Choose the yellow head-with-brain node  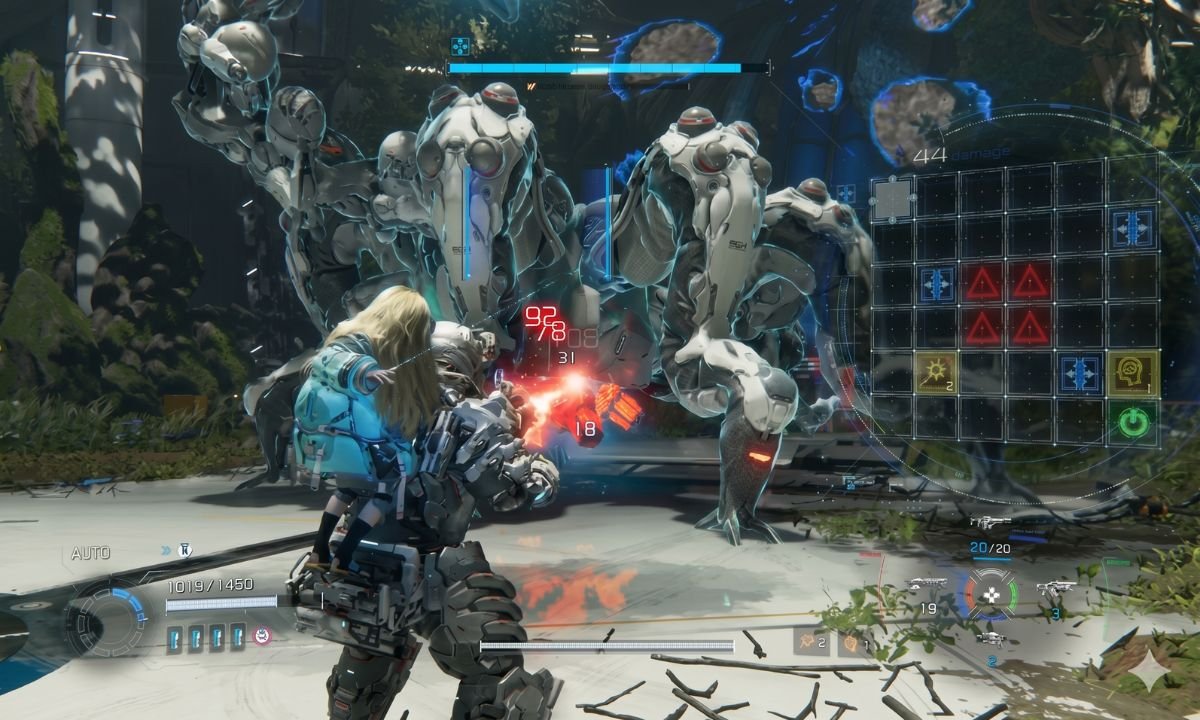click(x=1132, y=372)
